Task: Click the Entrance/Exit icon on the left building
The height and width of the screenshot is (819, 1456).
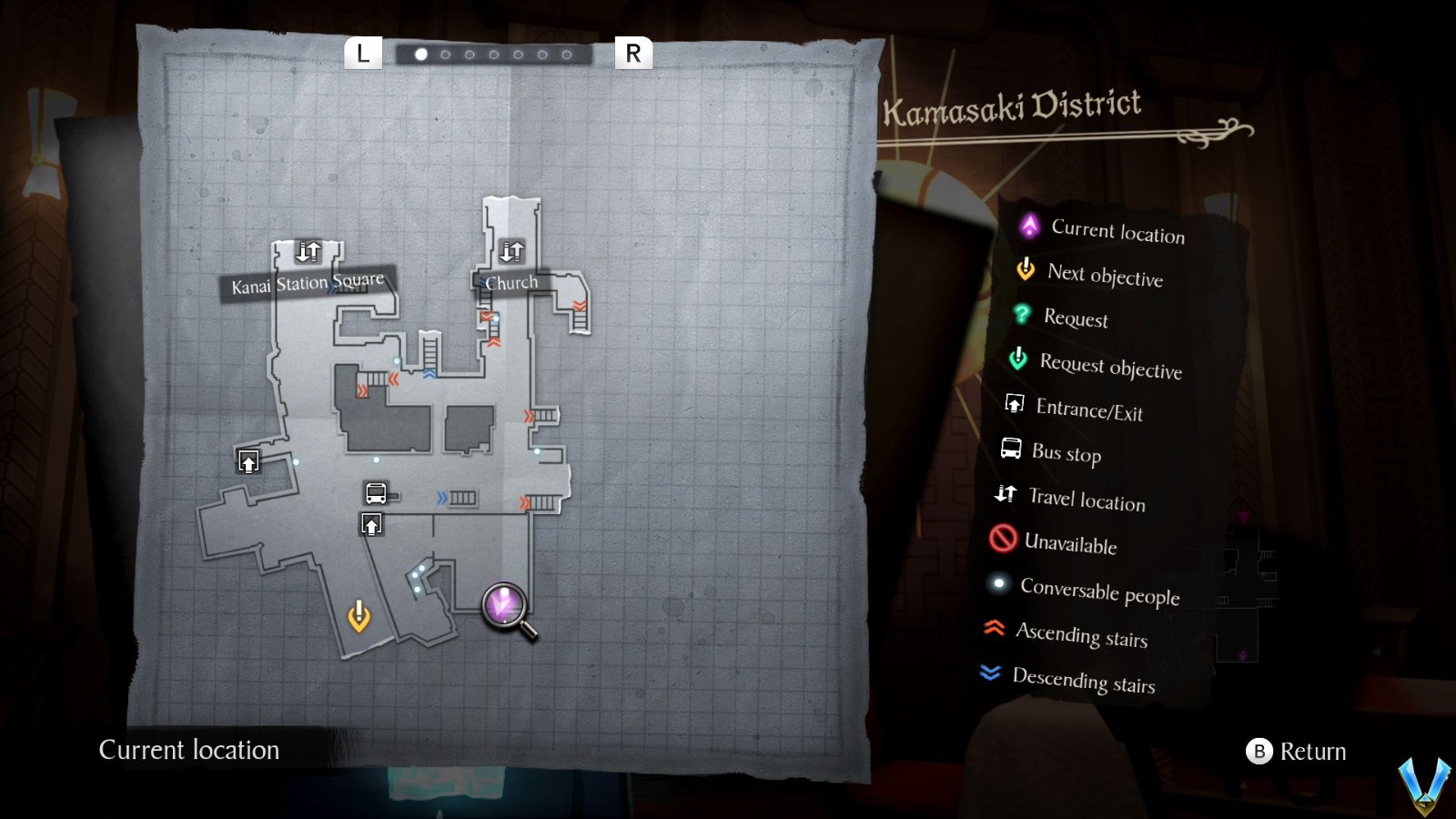Action: 247,461
